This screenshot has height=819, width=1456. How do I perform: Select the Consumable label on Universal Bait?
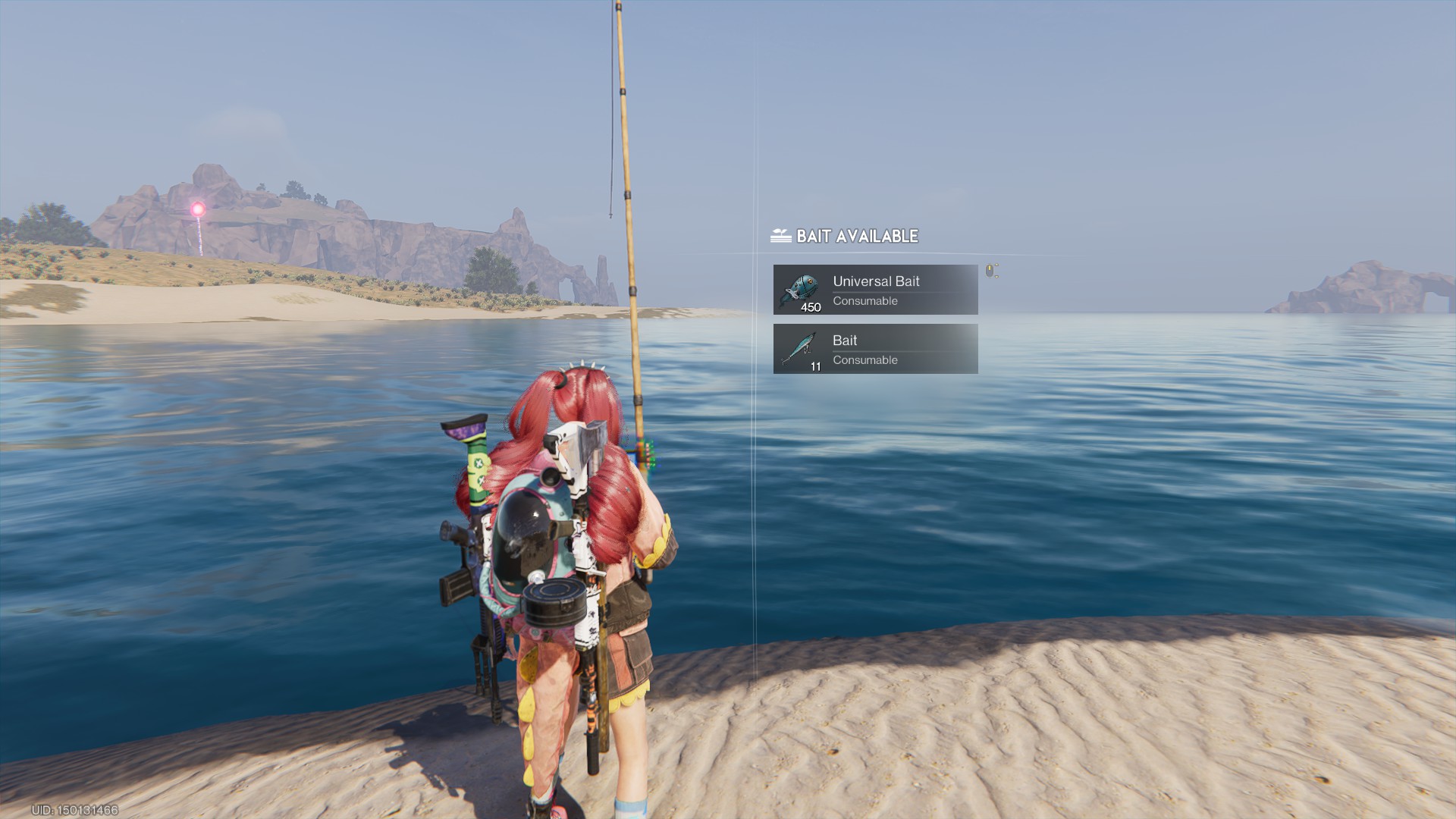865,301
